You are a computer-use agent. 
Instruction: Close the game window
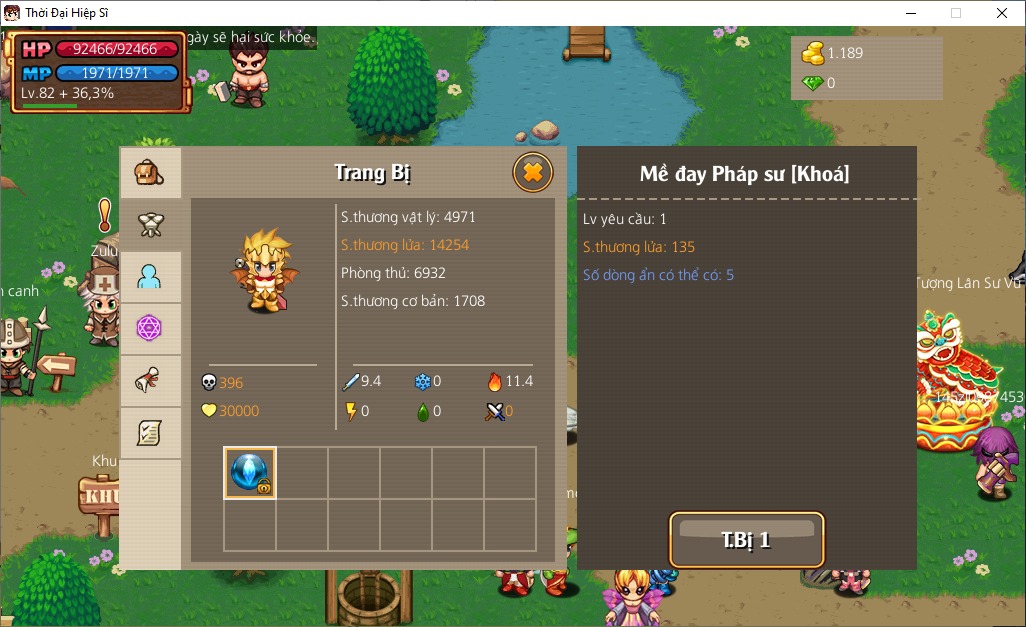coord(1001,13)
